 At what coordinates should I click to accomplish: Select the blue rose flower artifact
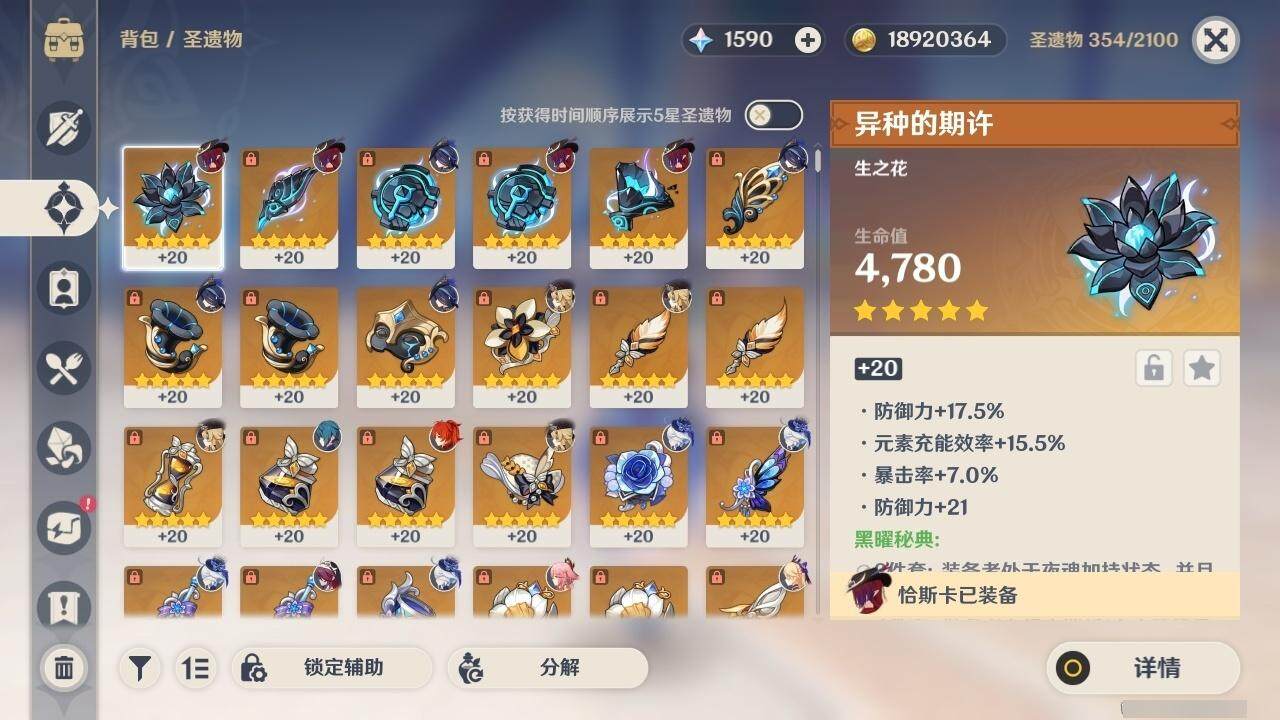(638, 487)
